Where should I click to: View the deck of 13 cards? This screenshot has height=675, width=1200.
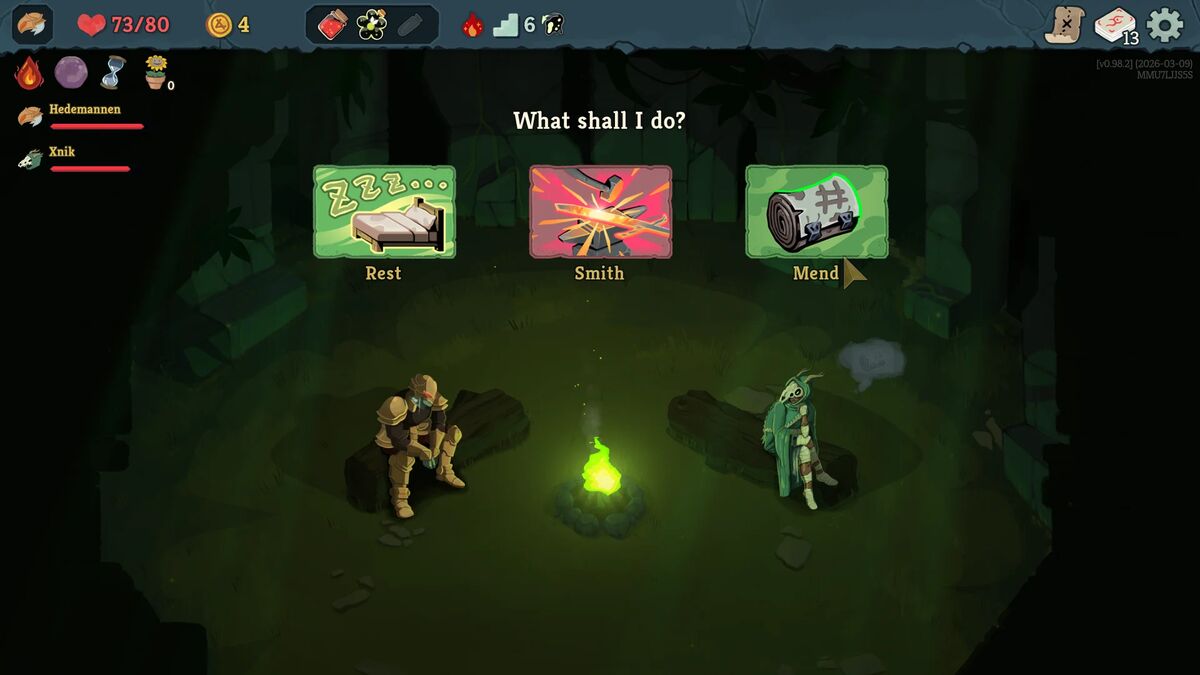pyautogui.click(x=1115, y=25)
